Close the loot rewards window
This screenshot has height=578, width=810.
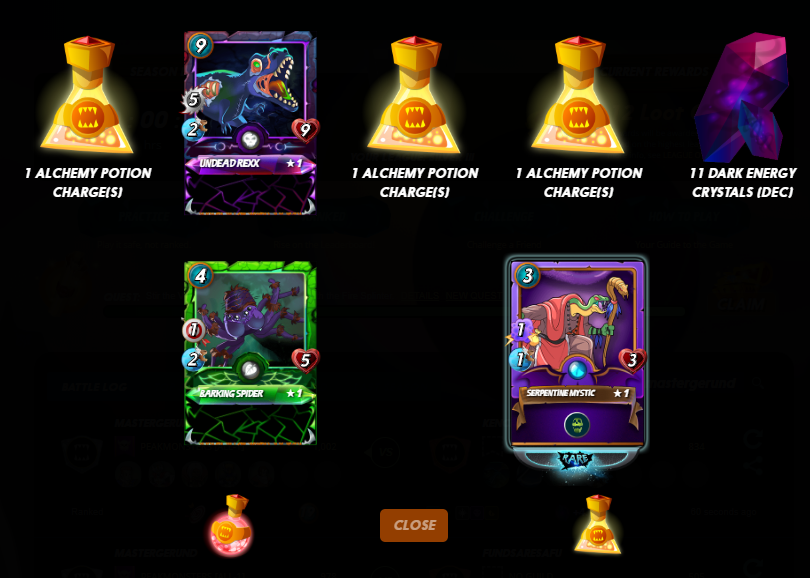point(413,525)
